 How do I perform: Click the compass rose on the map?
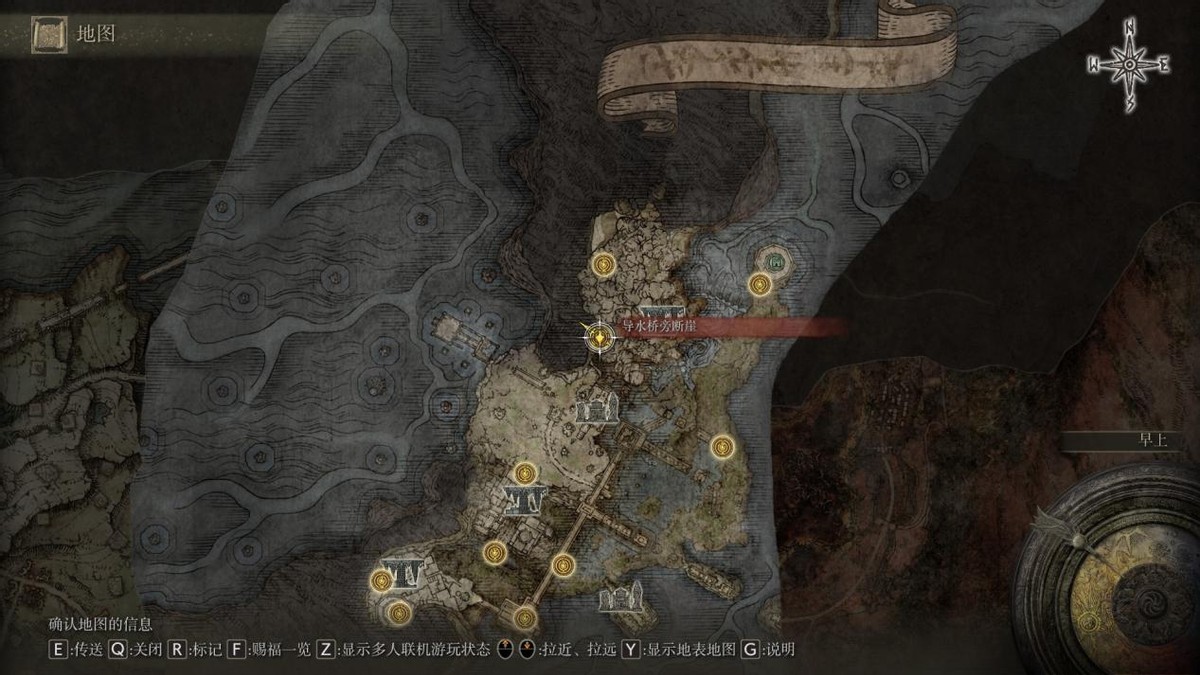(1129, 65)
